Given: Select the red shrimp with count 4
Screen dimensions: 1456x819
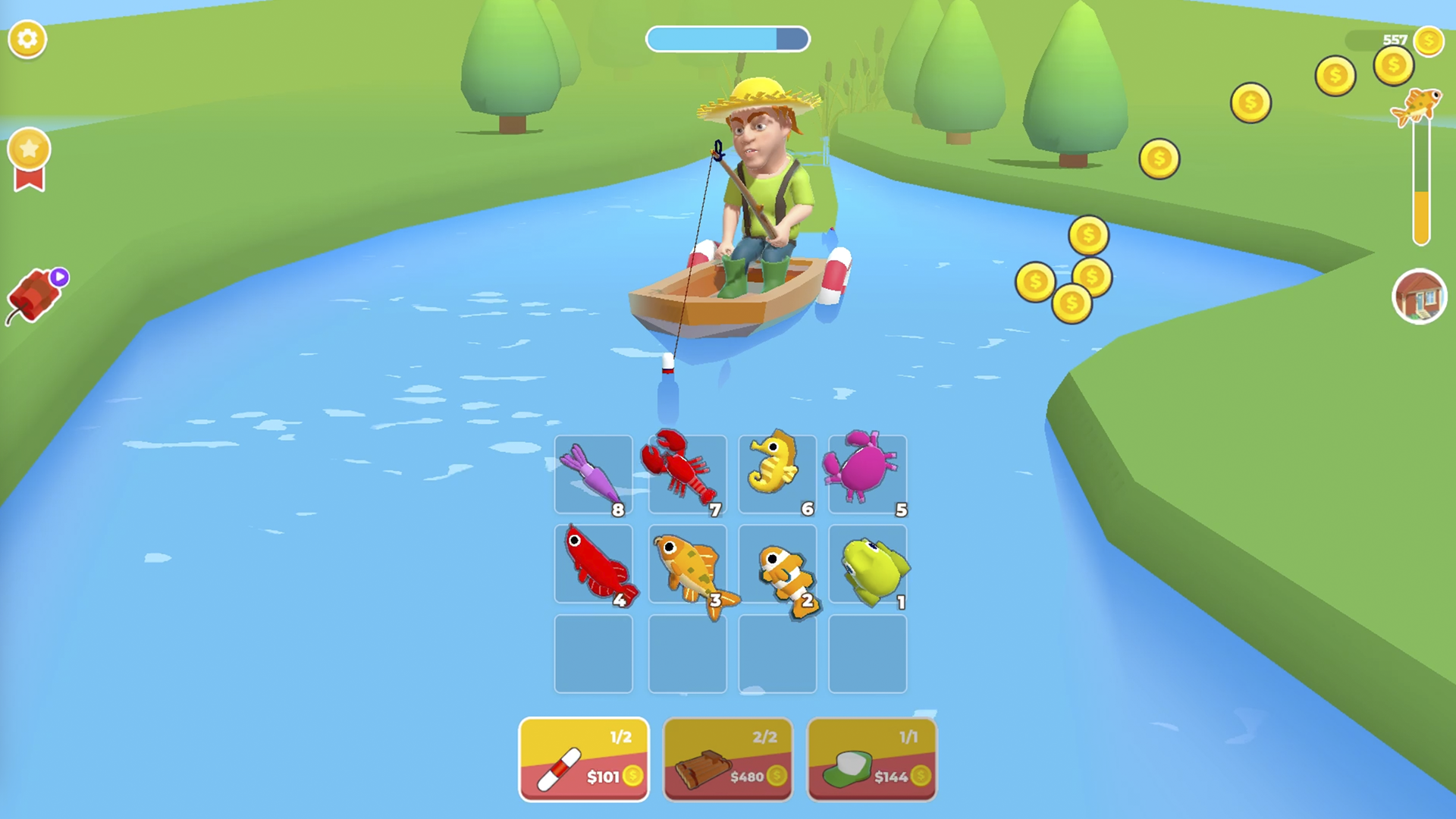Looking at the screenshot, I should pos(595,565).
